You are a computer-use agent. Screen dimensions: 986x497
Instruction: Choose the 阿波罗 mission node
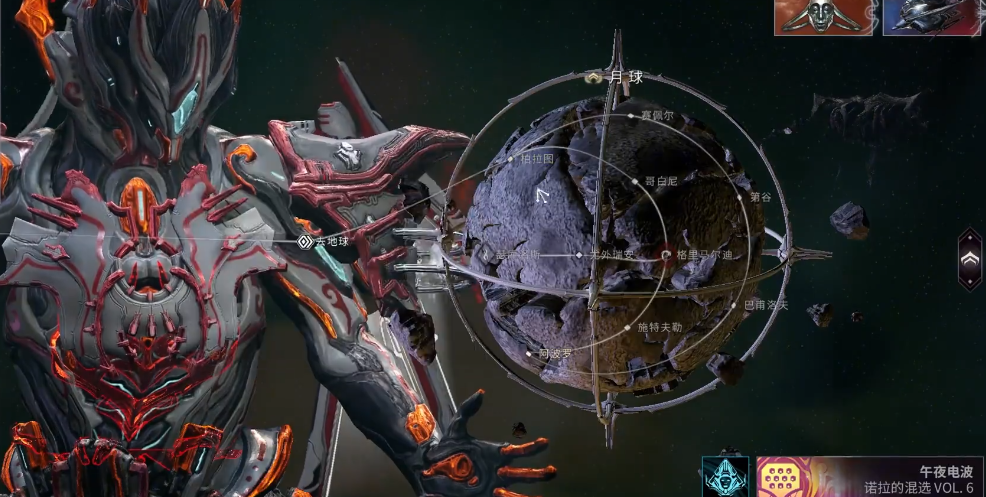point(530,352)
